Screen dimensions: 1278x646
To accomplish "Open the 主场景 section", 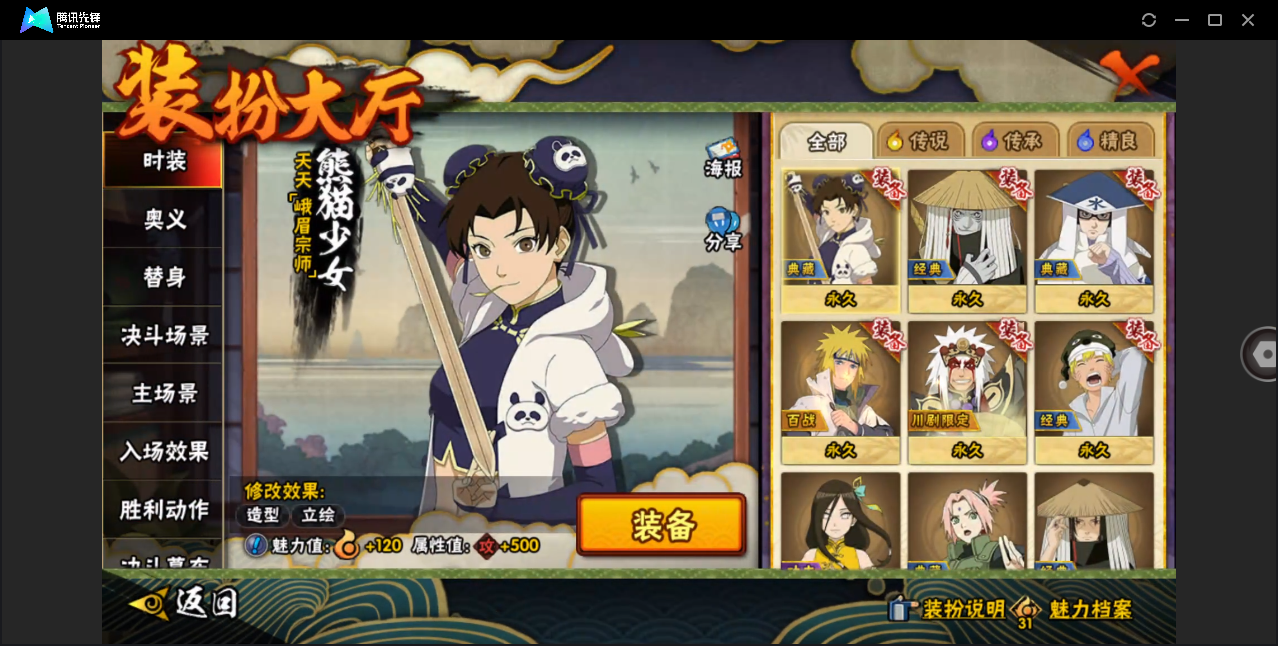I will point(163,393).
